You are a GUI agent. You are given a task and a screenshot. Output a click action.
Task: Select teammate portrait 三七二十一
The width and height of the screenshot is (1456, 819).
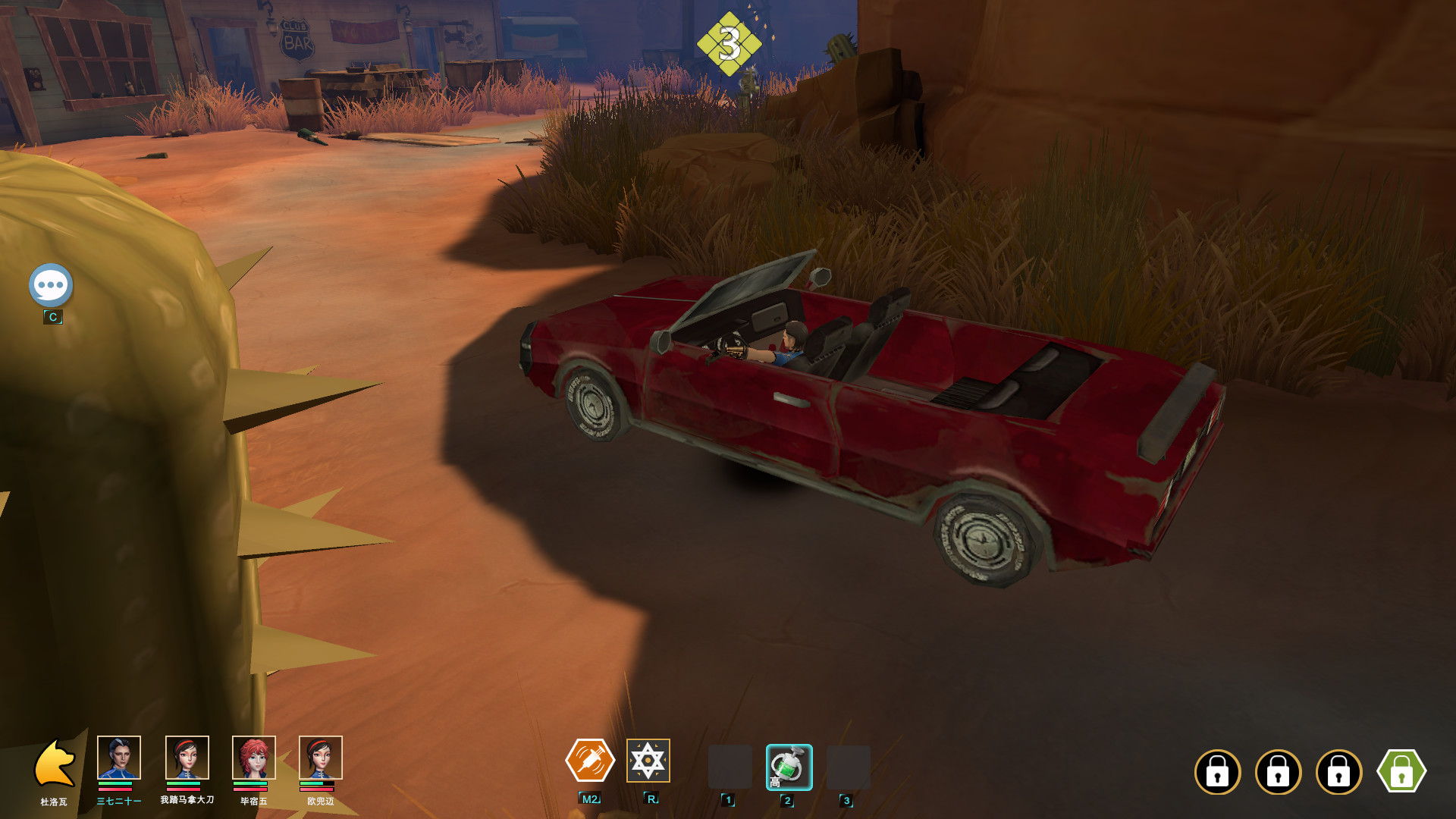pyautogui.click(x=119, y=758)
